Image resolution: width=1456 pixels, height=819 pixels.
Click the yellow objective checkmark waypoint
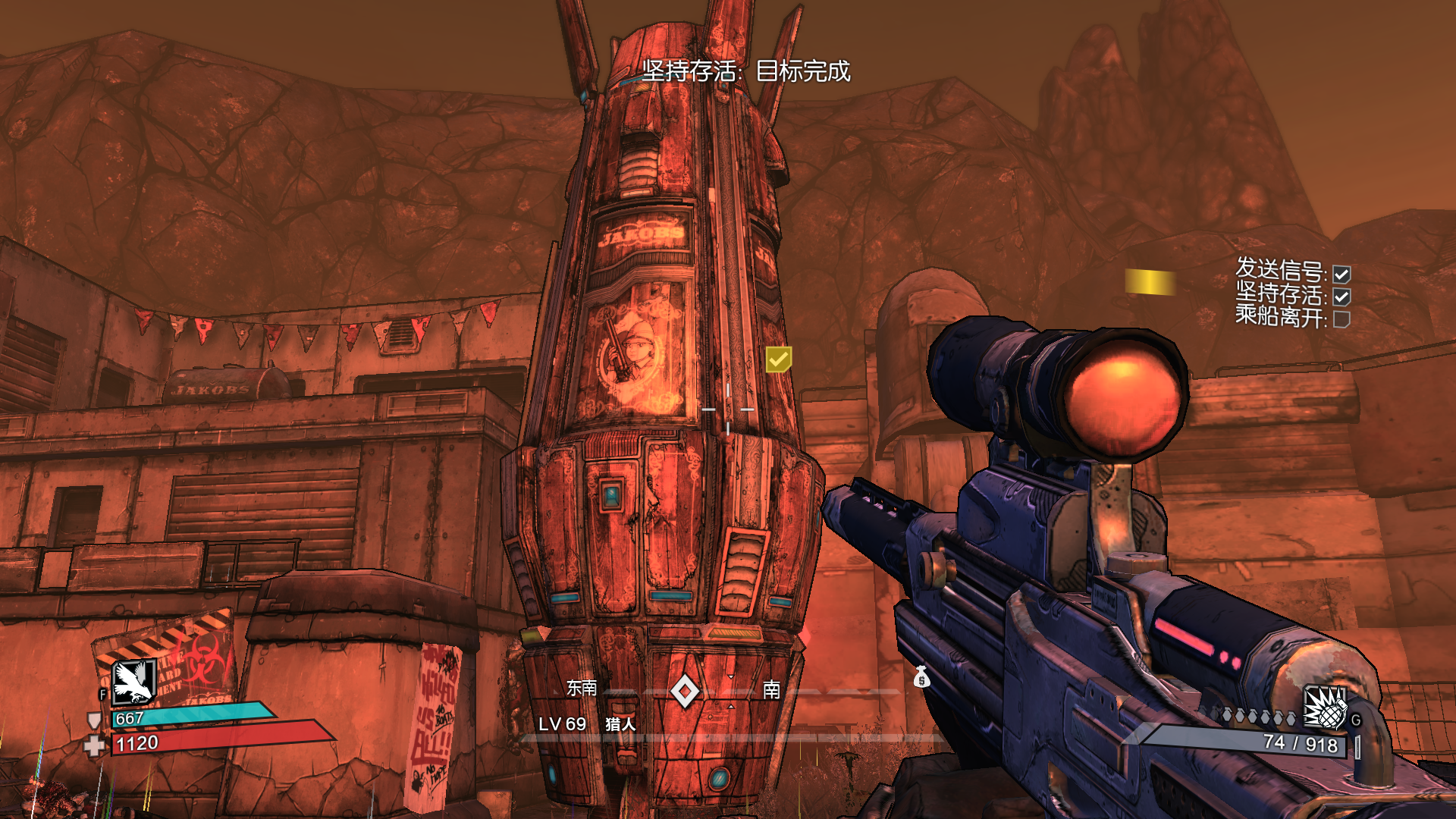(778, 359)
